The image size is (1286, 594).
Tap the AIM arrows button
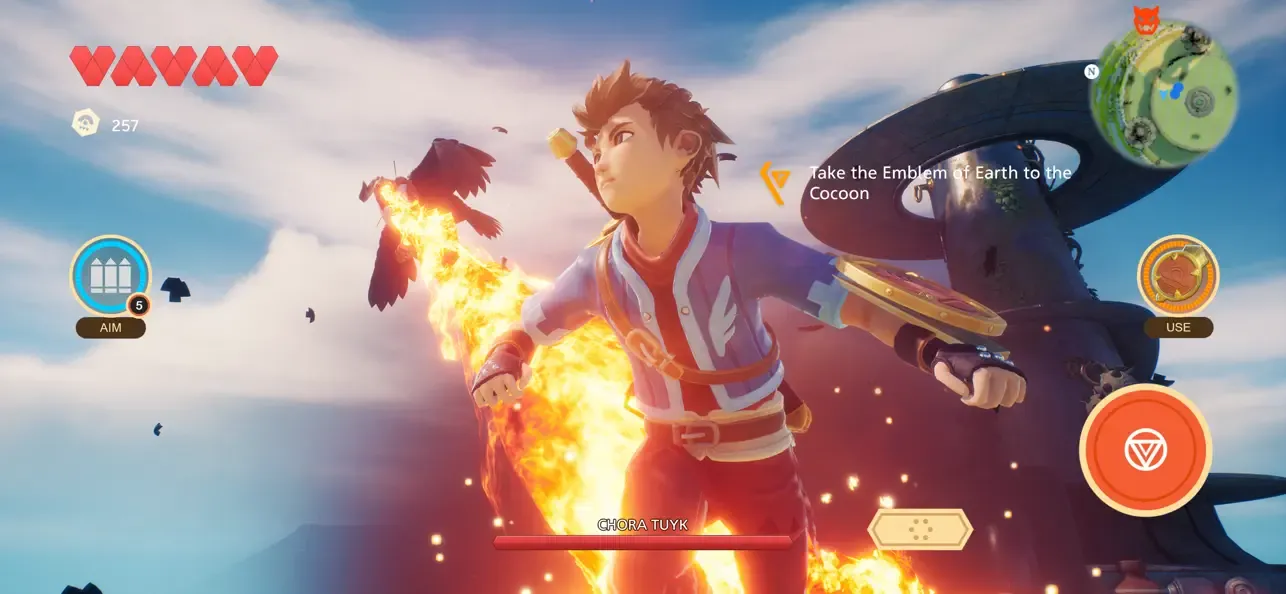[110, 276]
